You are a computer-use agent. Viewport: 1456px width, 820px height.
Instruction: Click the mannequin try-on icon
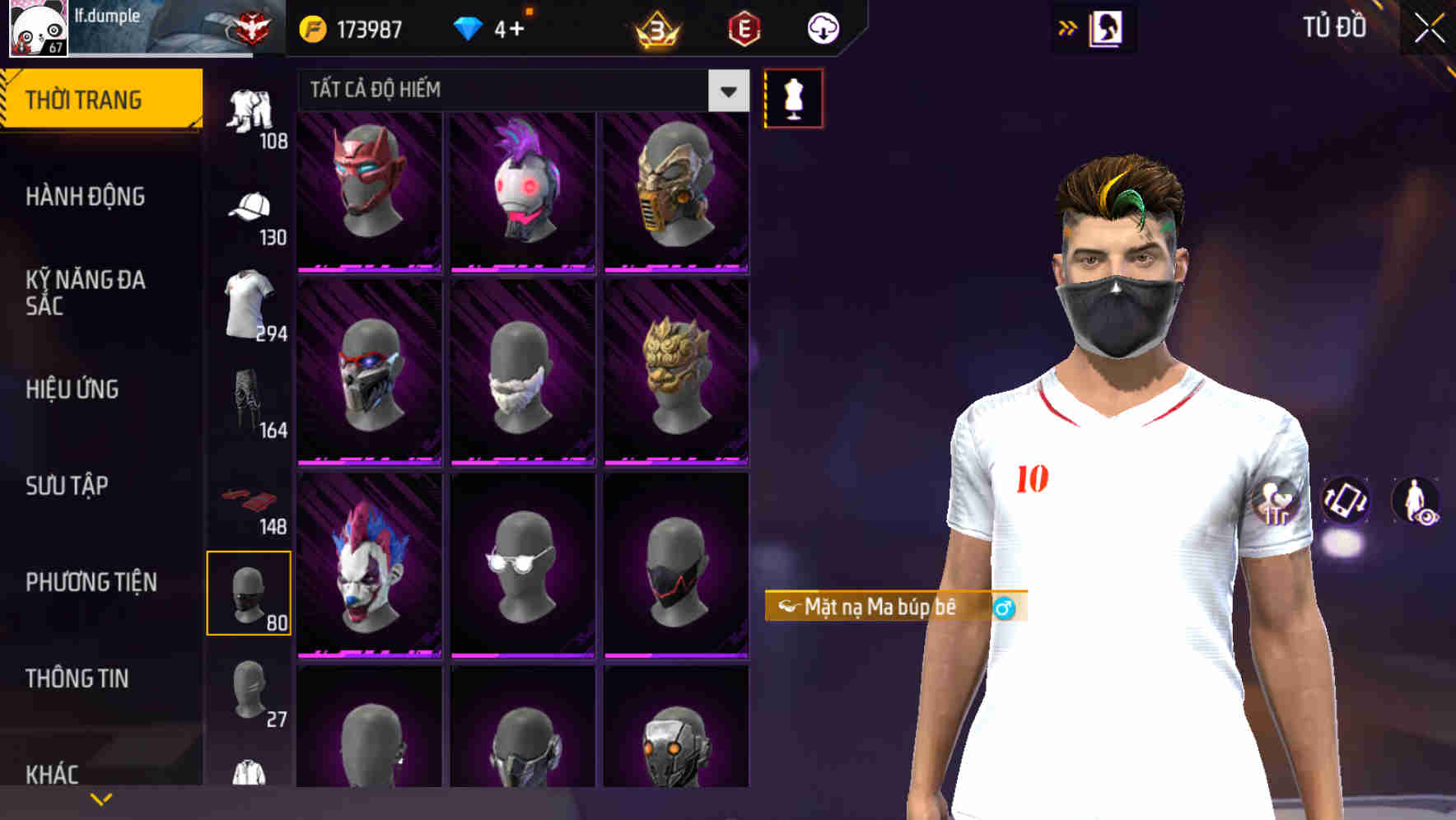pos(793,98)
